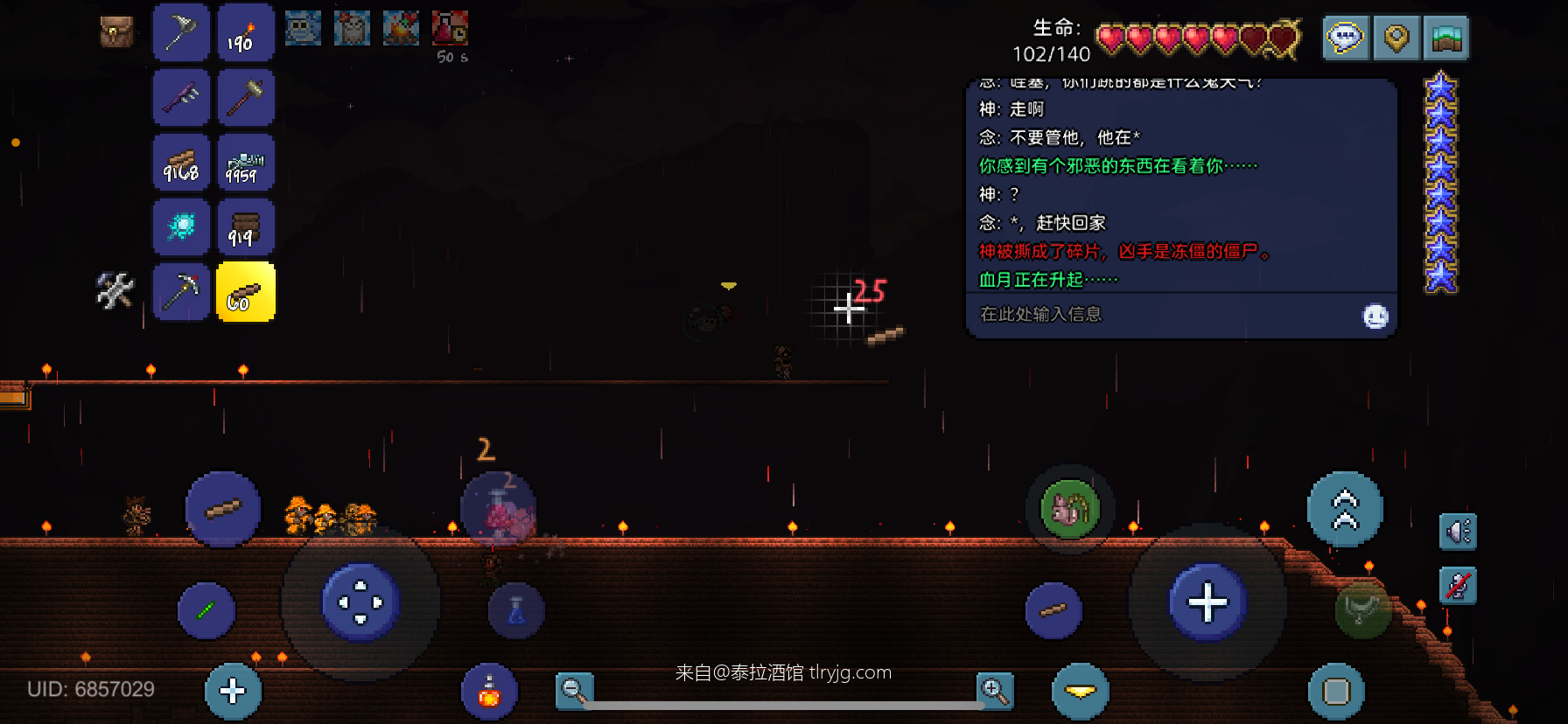1568x724 pixels.
Task: Open the world map icon top right
Action: coord(1445,38)
